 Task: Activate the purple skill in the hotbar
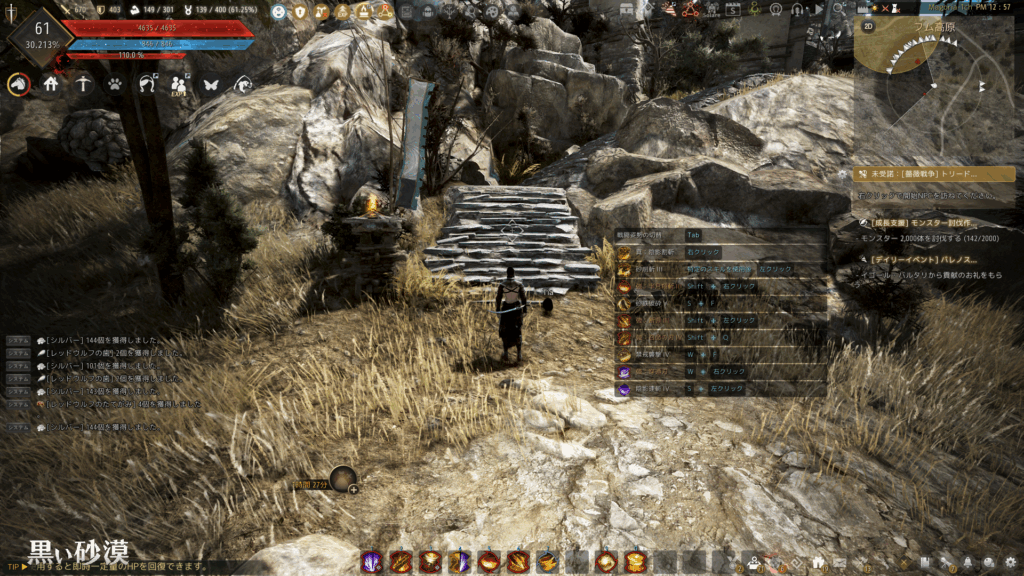coord(371,562)
